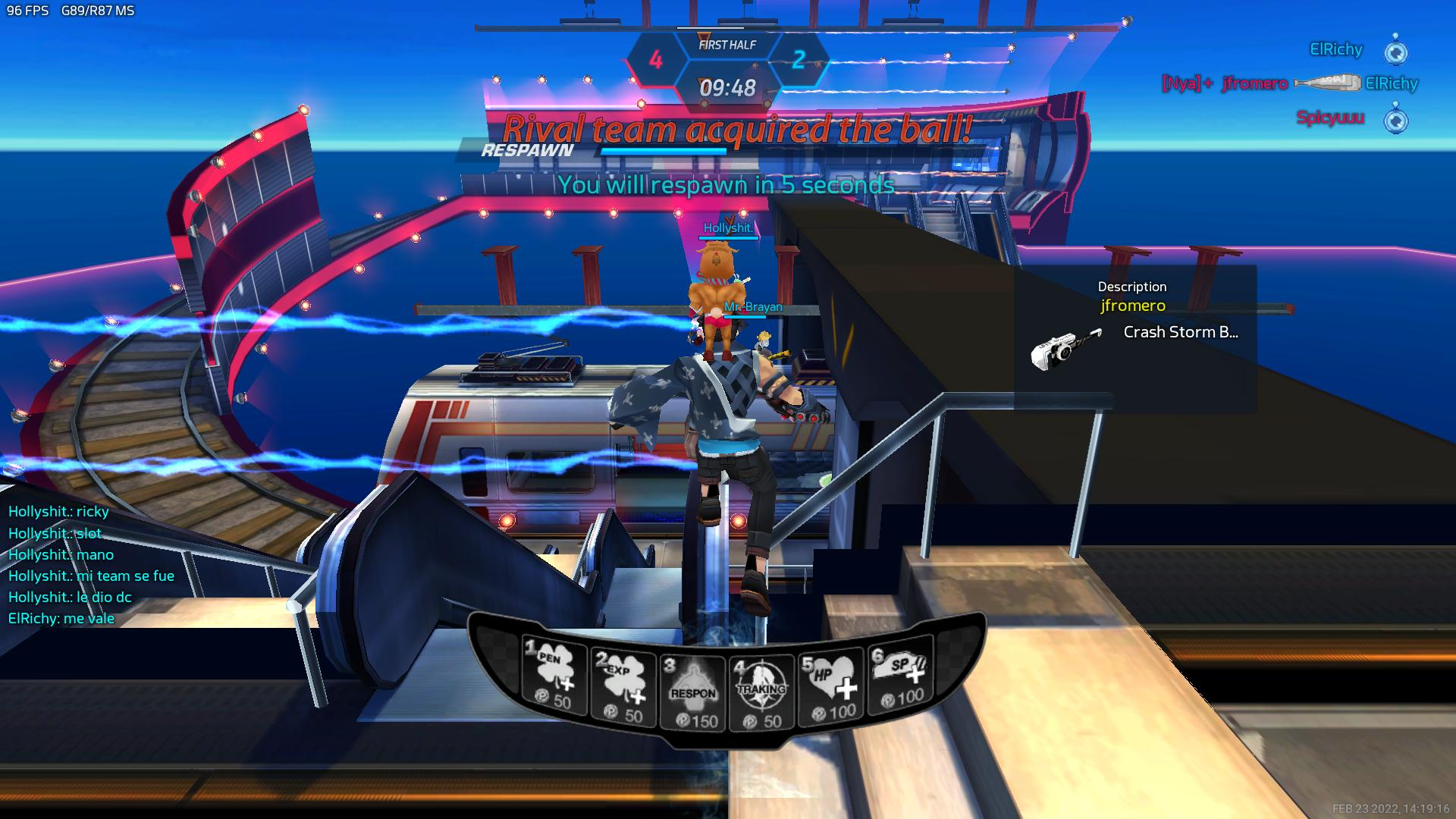Select the SP+ boost slot

900,677
